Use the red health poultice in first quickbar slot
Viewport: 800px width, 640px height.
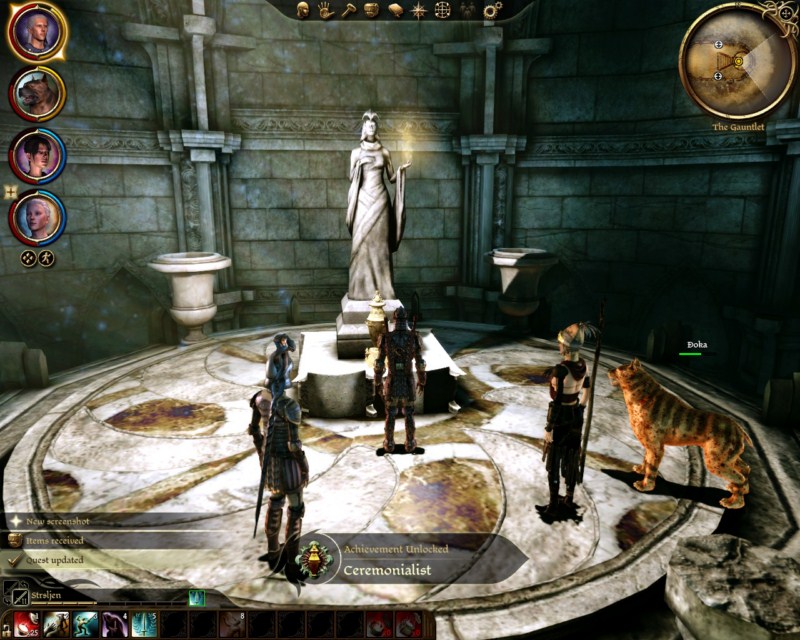click(x=26, y=625)
